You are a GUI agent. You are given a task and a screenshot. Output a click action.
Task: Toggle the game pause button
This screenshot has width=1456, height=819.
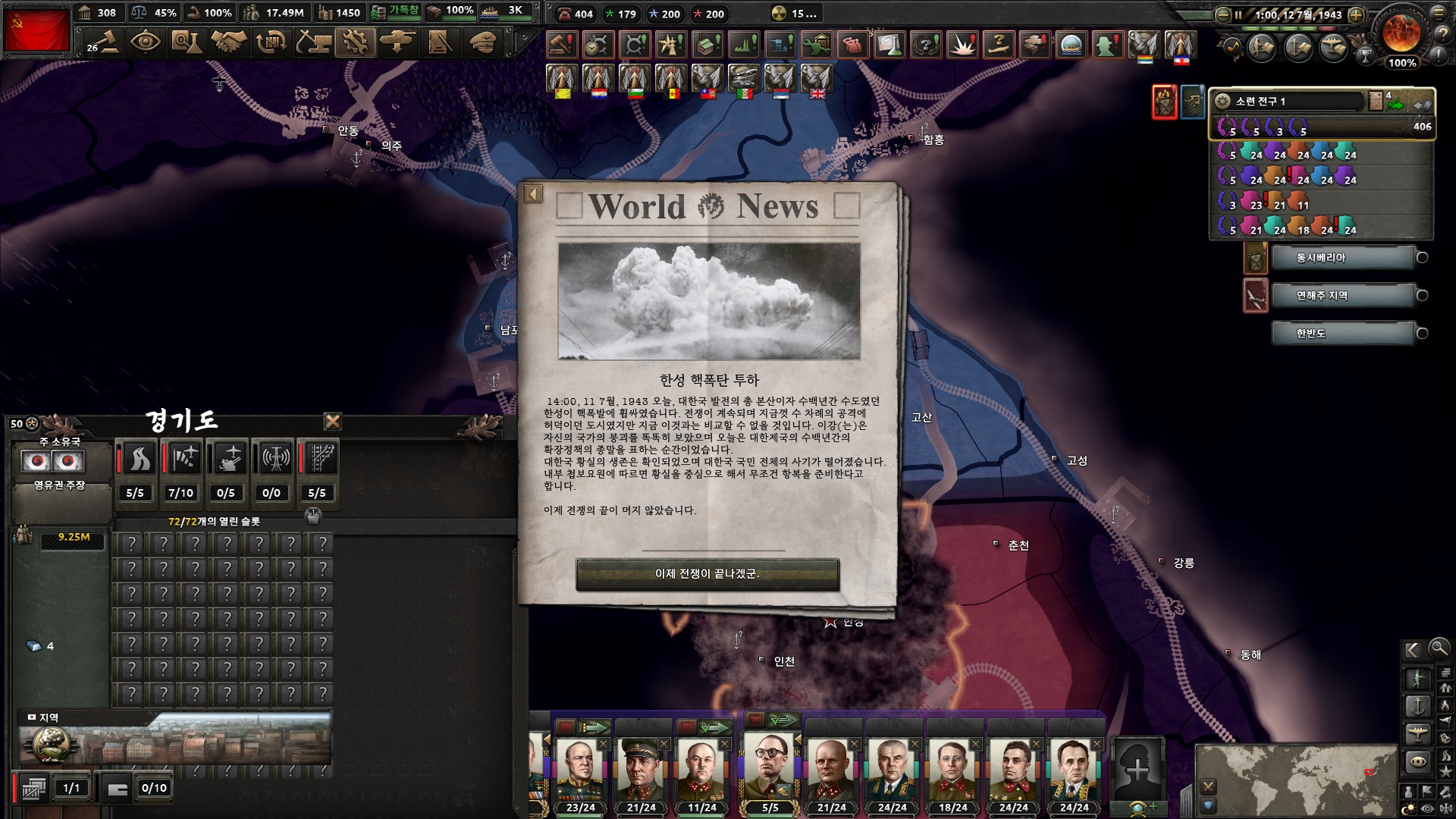[x=1238, y=14]
